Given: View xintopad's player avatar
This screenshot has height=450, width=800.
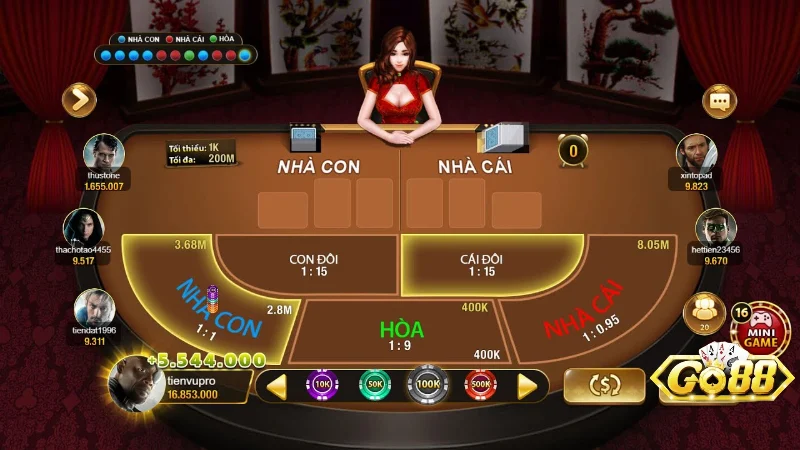Looking at the screenshot, I should click(x=695, y=154).
